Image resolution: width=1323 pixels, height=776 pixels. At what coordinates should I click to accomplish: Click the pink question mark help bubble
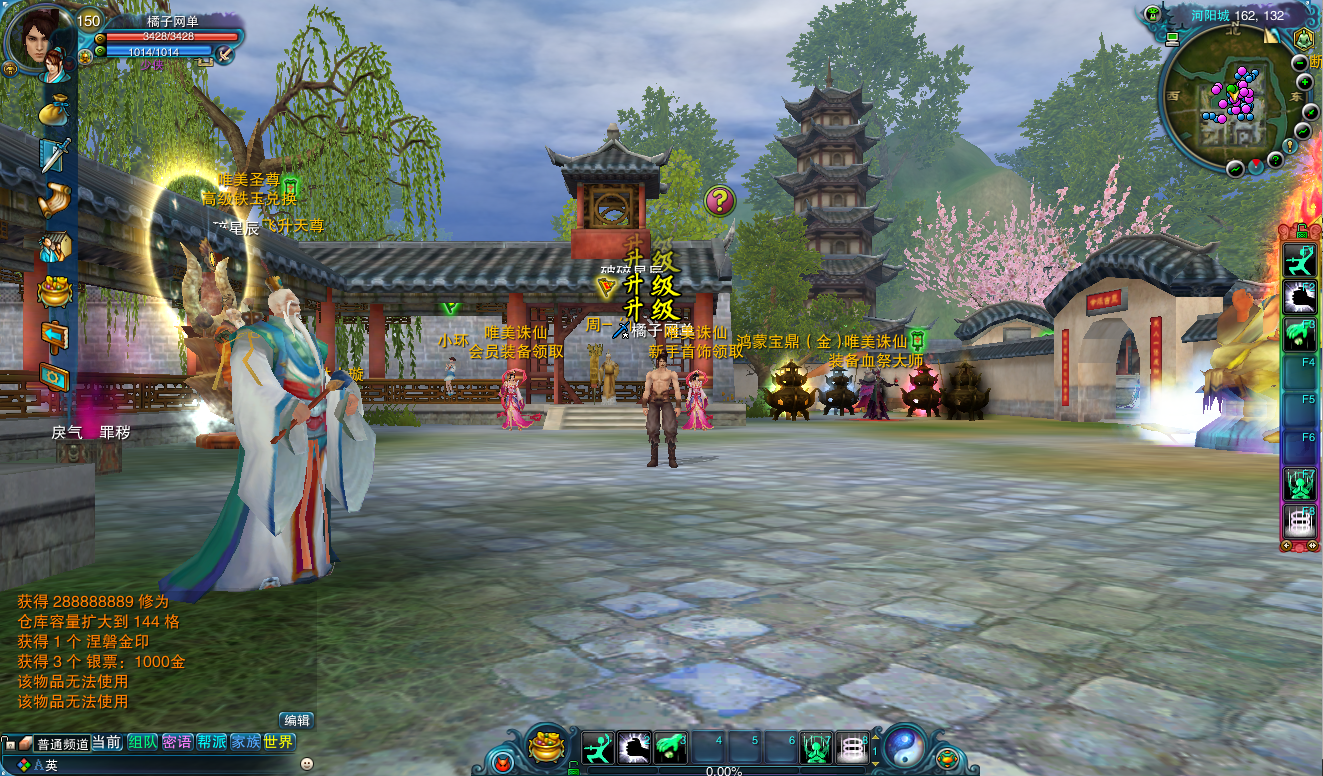tap(719, 200)
